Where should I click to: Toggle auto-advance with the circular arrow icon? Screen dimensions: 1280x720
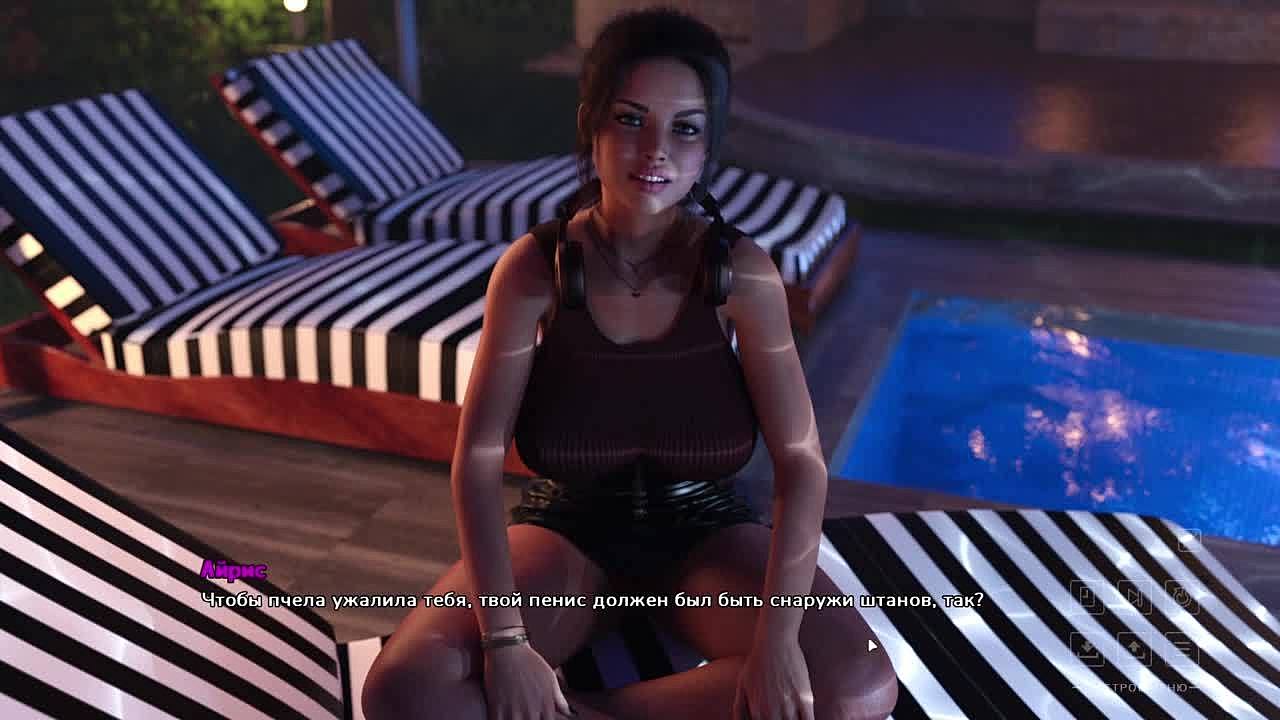[1183, 597]
